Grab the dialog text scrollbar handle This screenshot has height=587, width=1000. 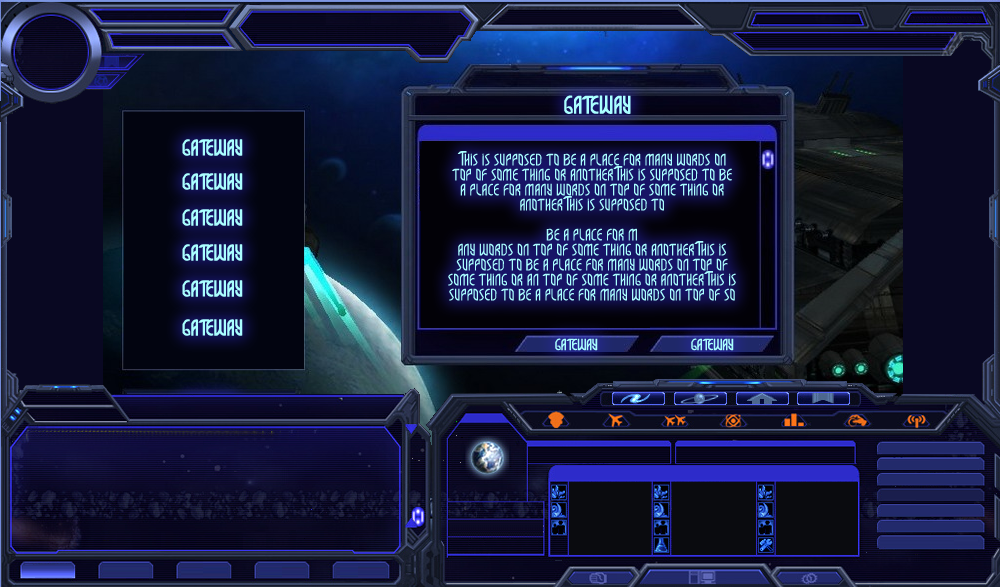coord(768,160)
